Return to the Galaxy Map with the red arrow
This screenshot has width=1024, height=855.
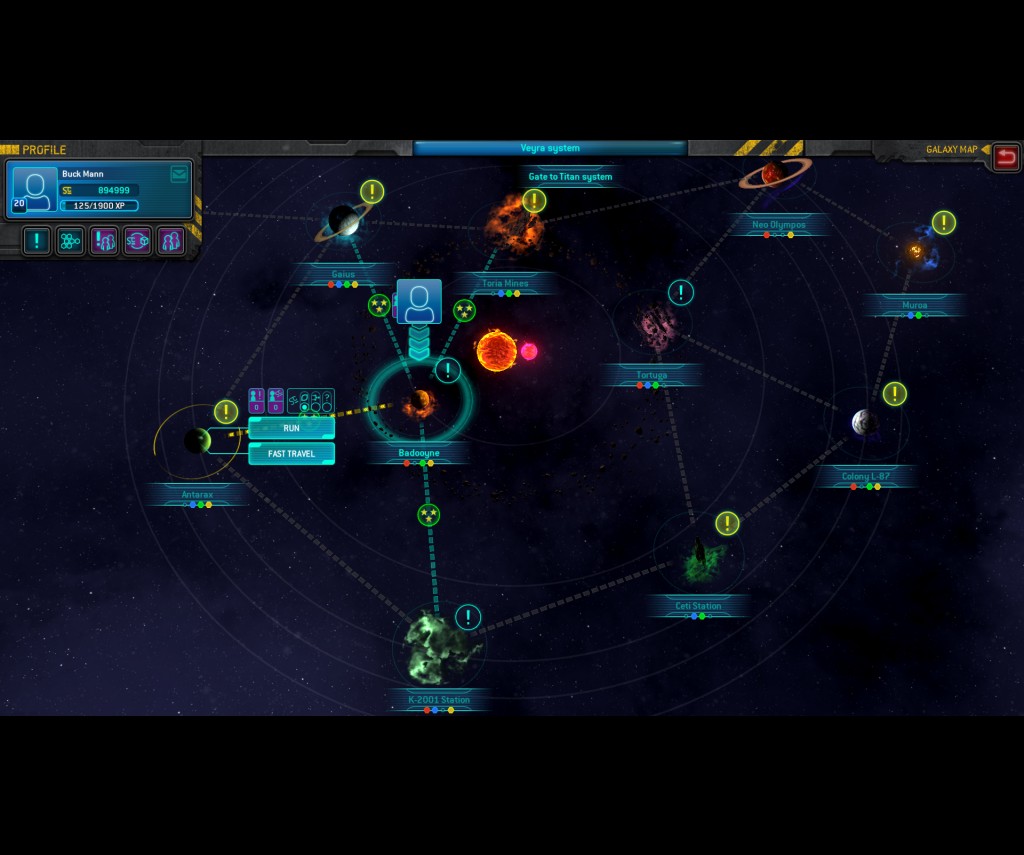pos(1006,156)
